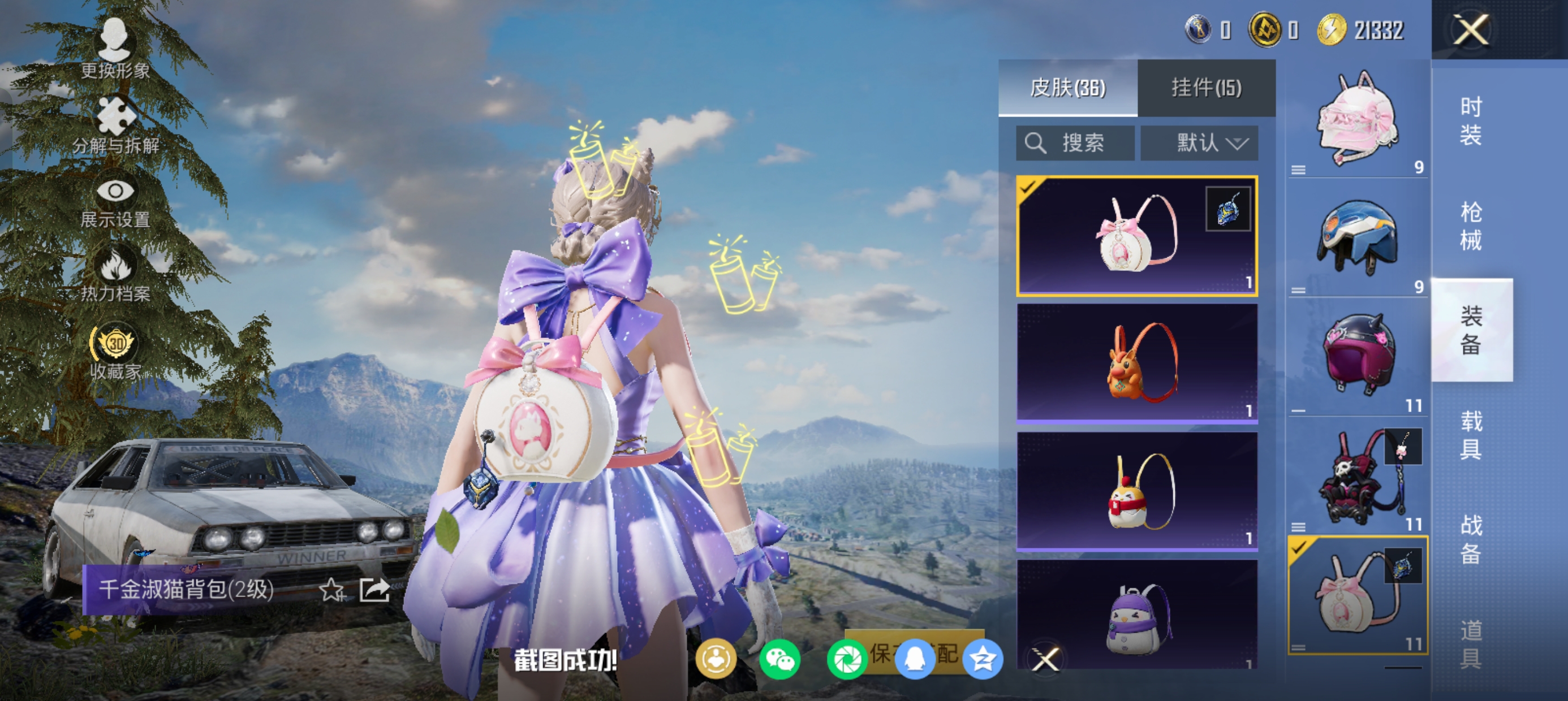The height and width of the screenshot is (701, 1568).
Task: Choose the yellow chicken red scarf backpack
Action: point(1137,491)
